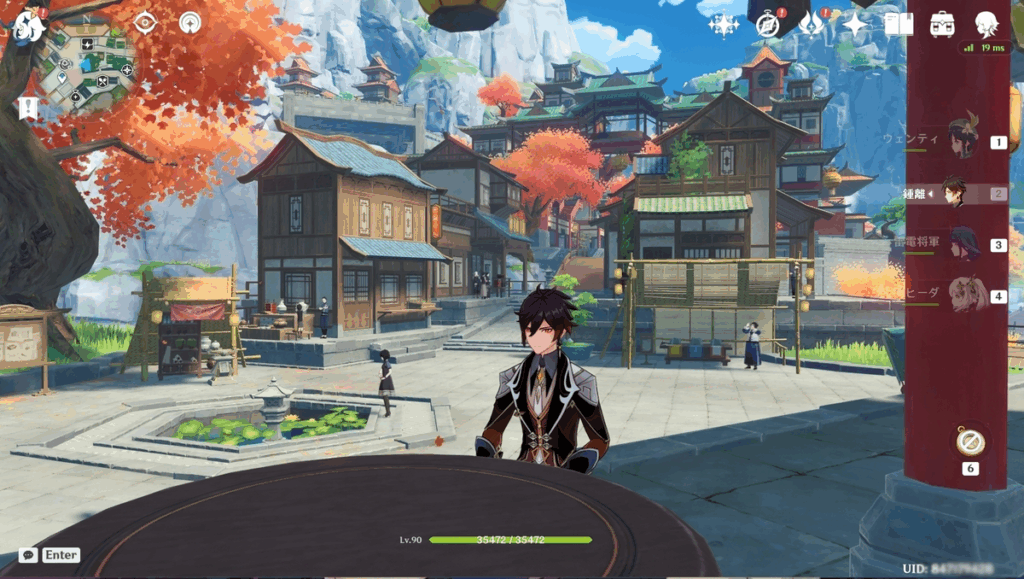The width and height of the screenshot is (1024, 579).
Task: Open the Adventurer Handbook book icon
Action: click(898, 24)
